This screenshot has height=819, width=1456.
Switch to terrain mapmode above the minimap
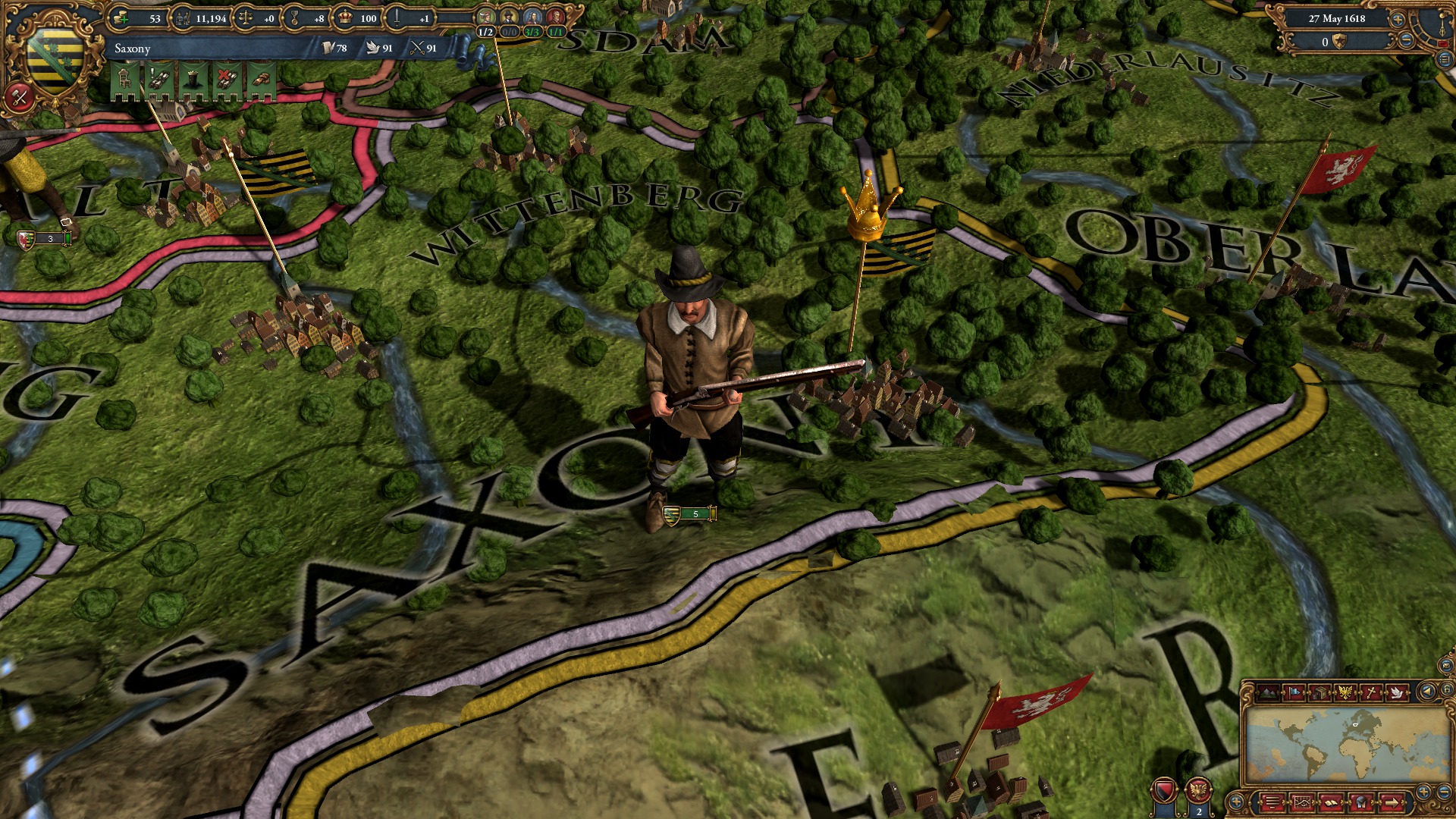(1269, 692)
